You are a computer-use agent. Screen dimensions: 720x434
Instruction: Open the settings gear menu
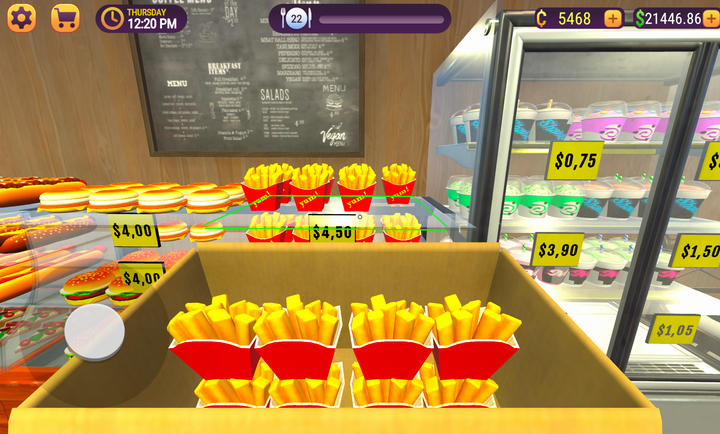(x=21, y=18)
